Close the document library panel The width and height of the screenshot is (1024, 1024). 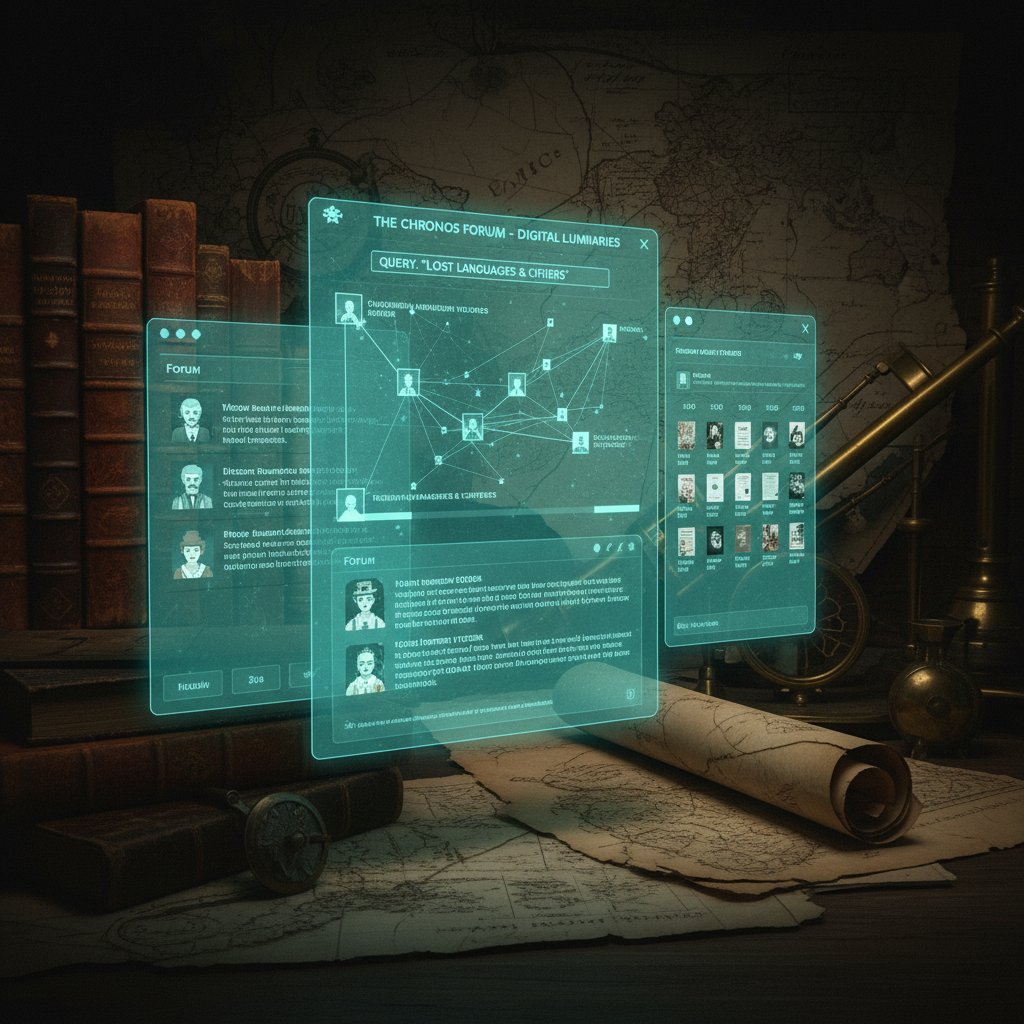[x=805, y=327]
